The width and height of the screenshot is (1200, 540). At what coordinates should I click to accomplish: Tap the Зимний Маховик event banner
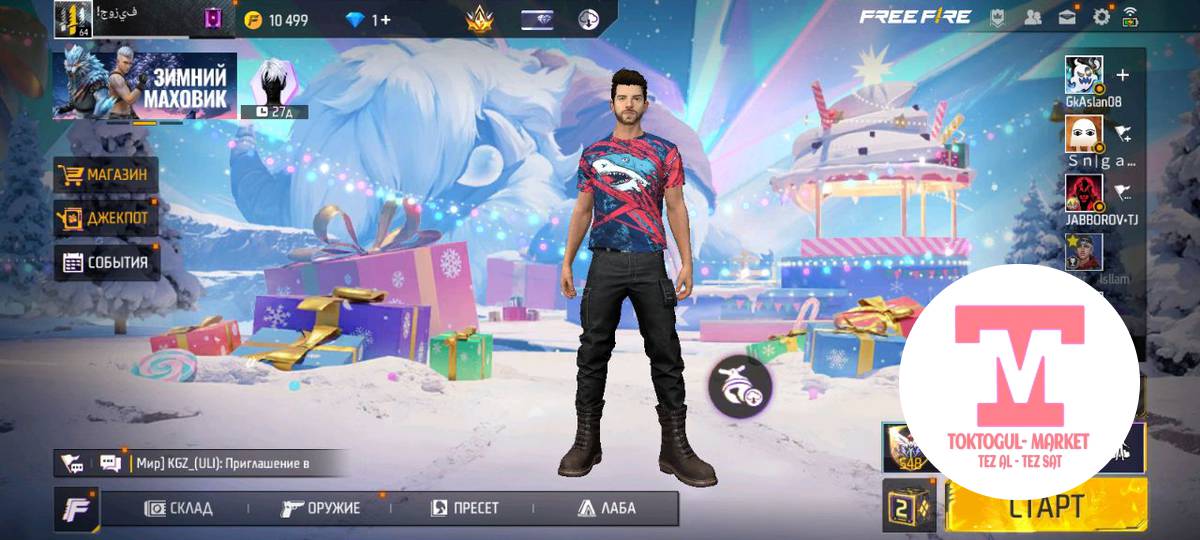pyautogui.click(x=144, y=85)
